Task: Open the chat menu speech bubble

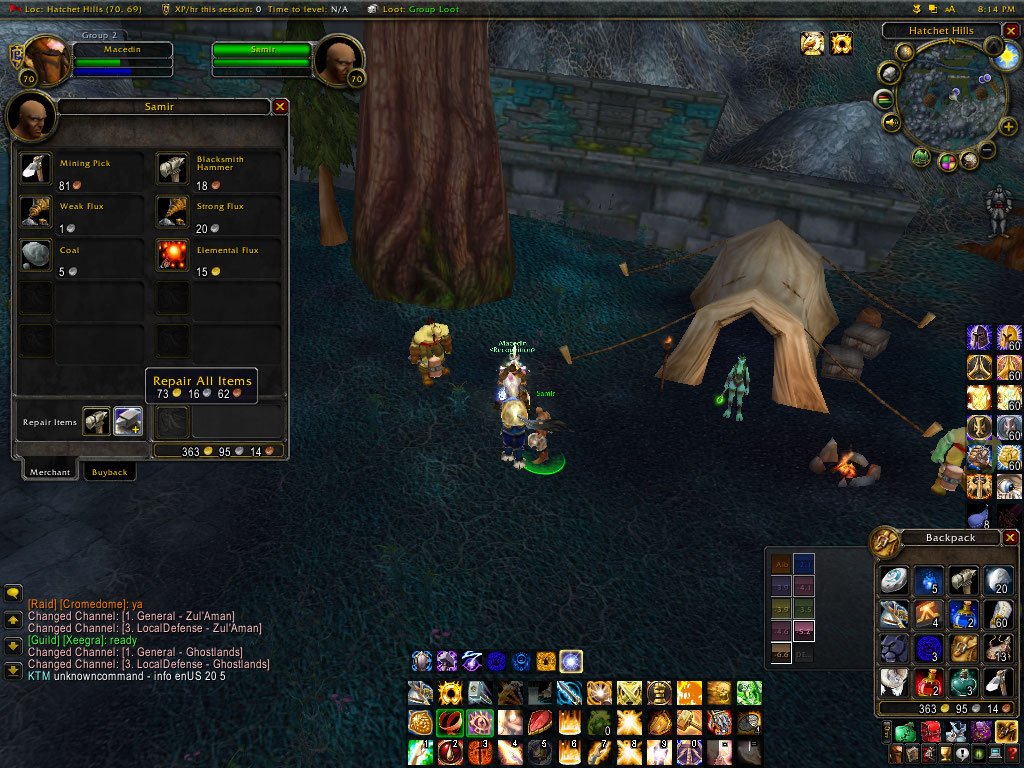Action: (13, 593)
